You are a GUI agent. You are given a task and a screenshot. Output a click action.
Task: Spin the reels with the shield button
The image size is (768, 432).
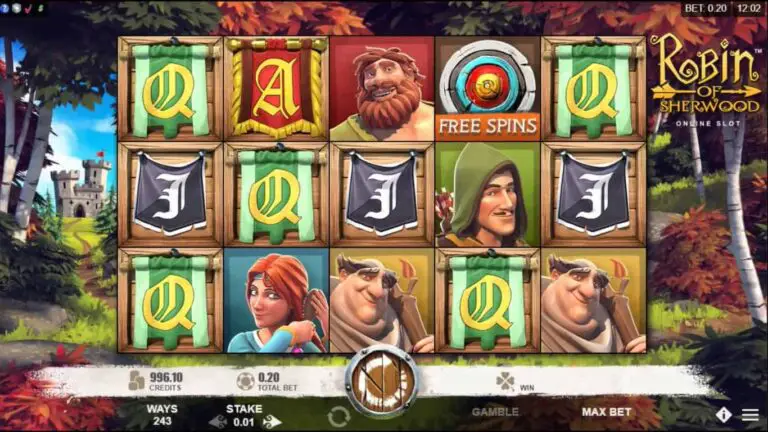click(x=381, y=379)
